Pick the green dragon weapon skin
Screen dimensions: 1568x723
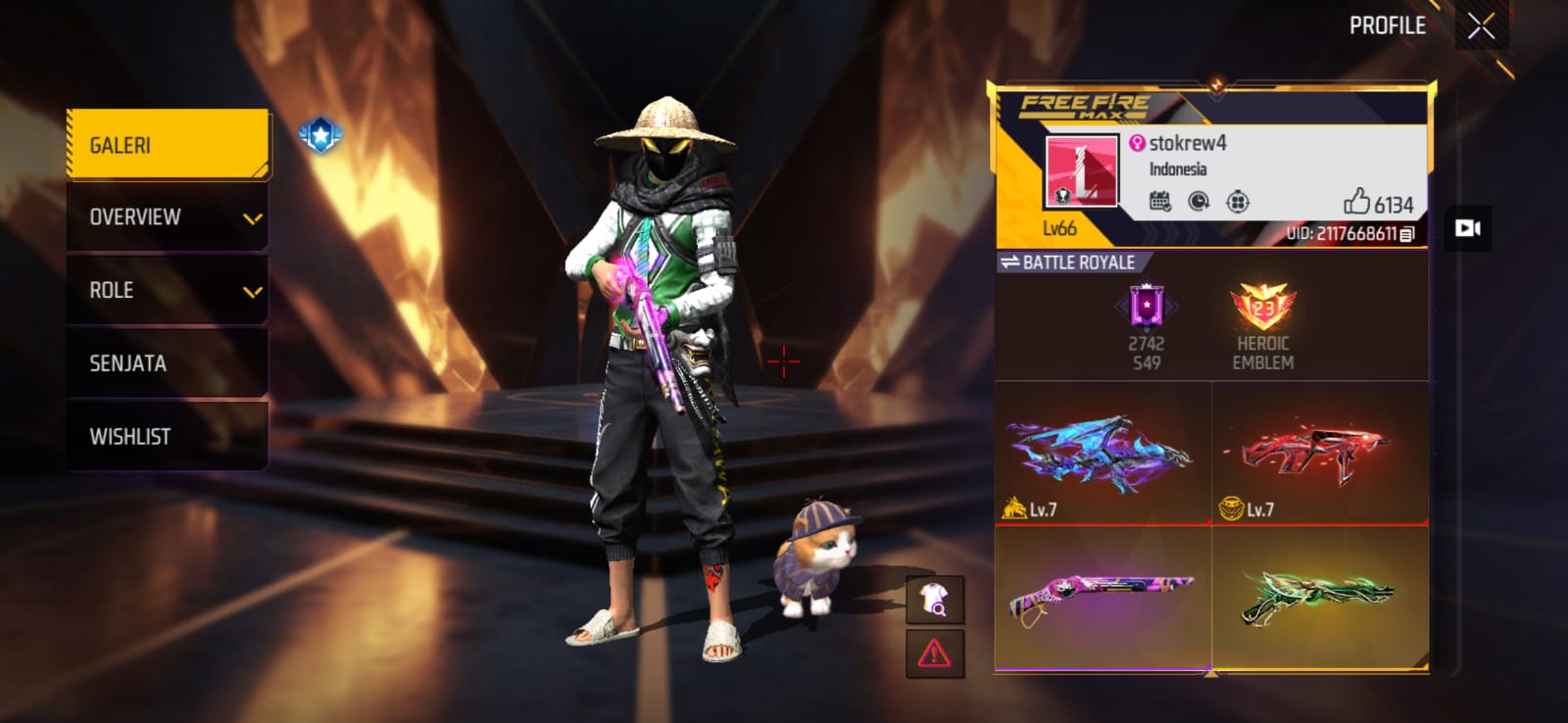tap(1319, 596)
